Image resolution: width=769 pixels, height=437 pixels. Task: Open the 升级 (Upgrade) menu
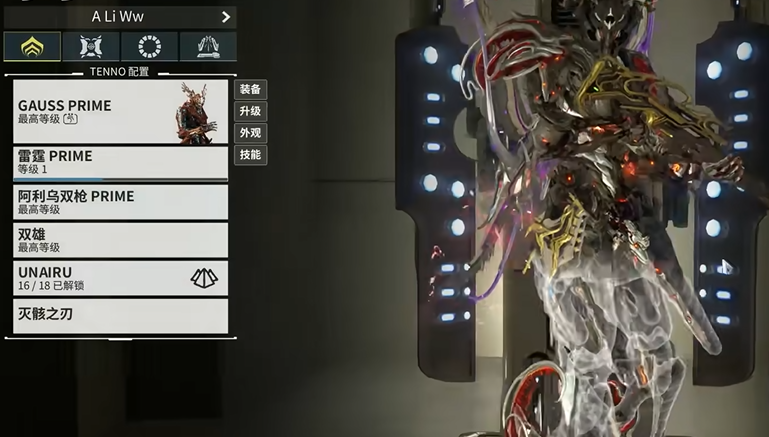click(250, 111)
